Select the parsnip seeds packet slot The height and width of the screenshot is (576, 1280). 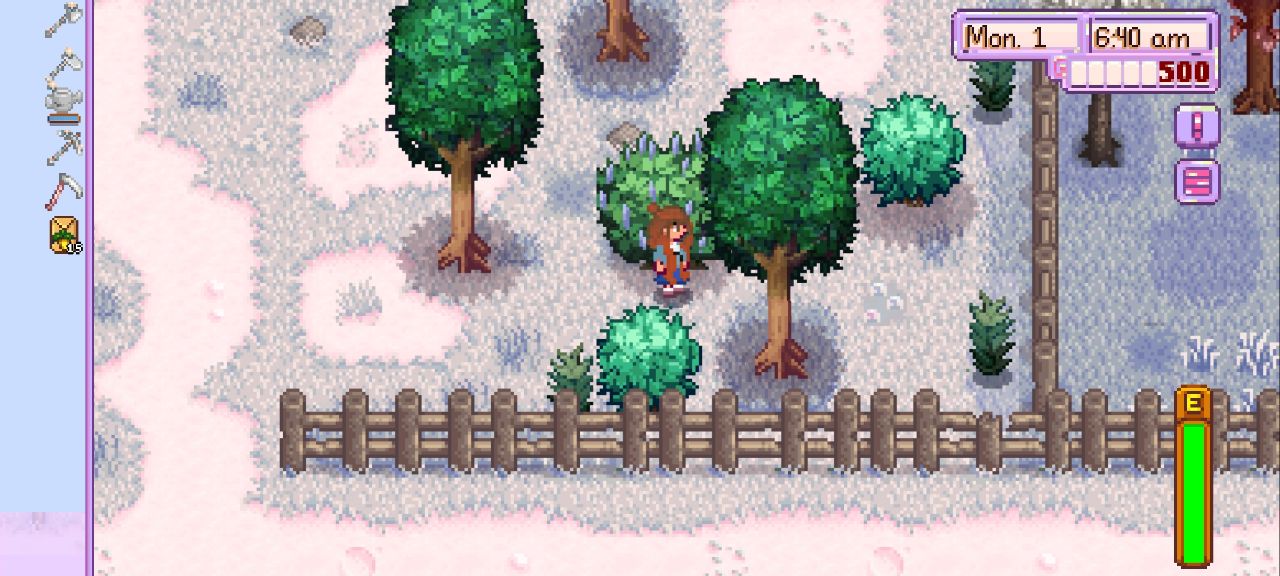click(65, 235)
